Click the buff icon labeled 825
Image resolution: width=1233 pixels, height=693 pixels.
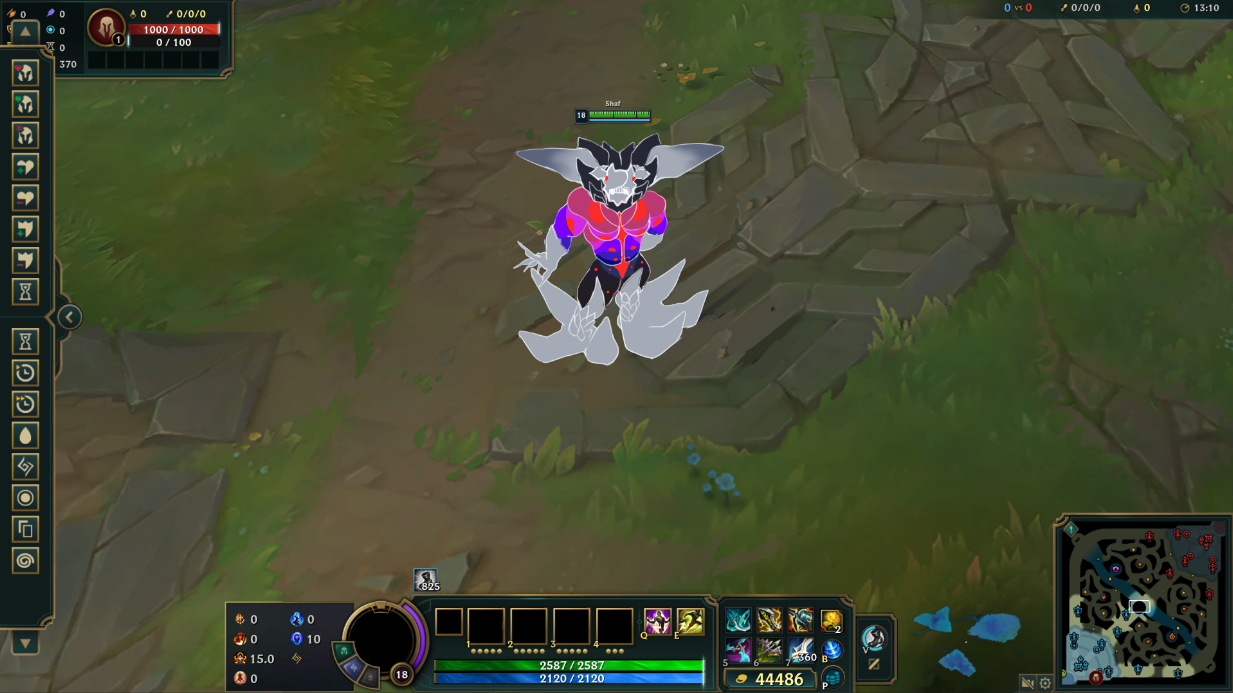pos(426,580)
